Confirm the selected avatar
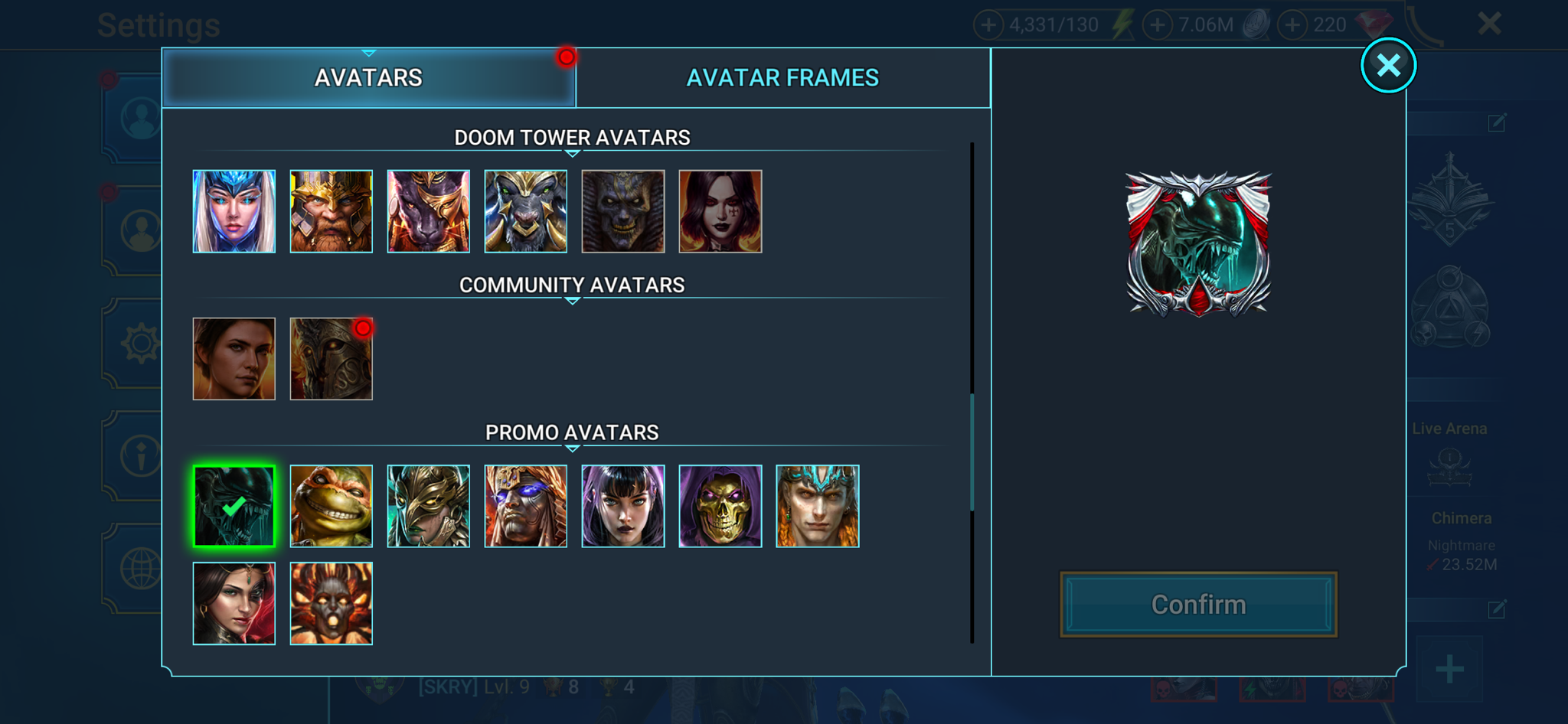The height and width of the screenshot is (724, 1568). pyautogui.click(x=1198, y=605)
